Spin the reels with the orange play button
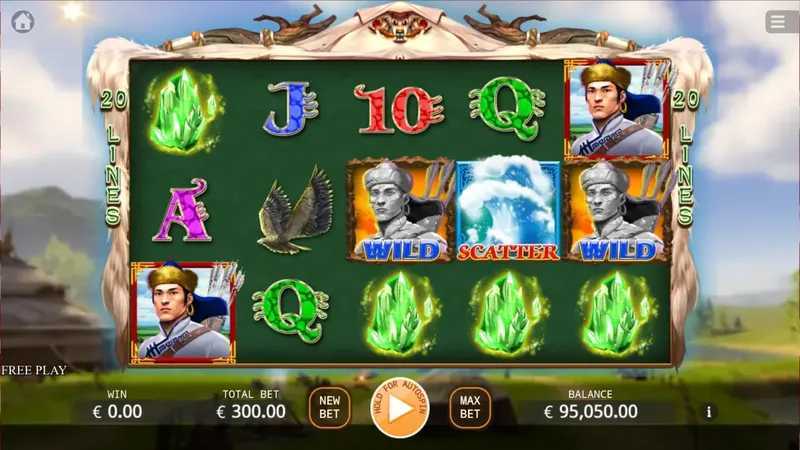The width and height of the screenshot is (800, 450). 400,407
